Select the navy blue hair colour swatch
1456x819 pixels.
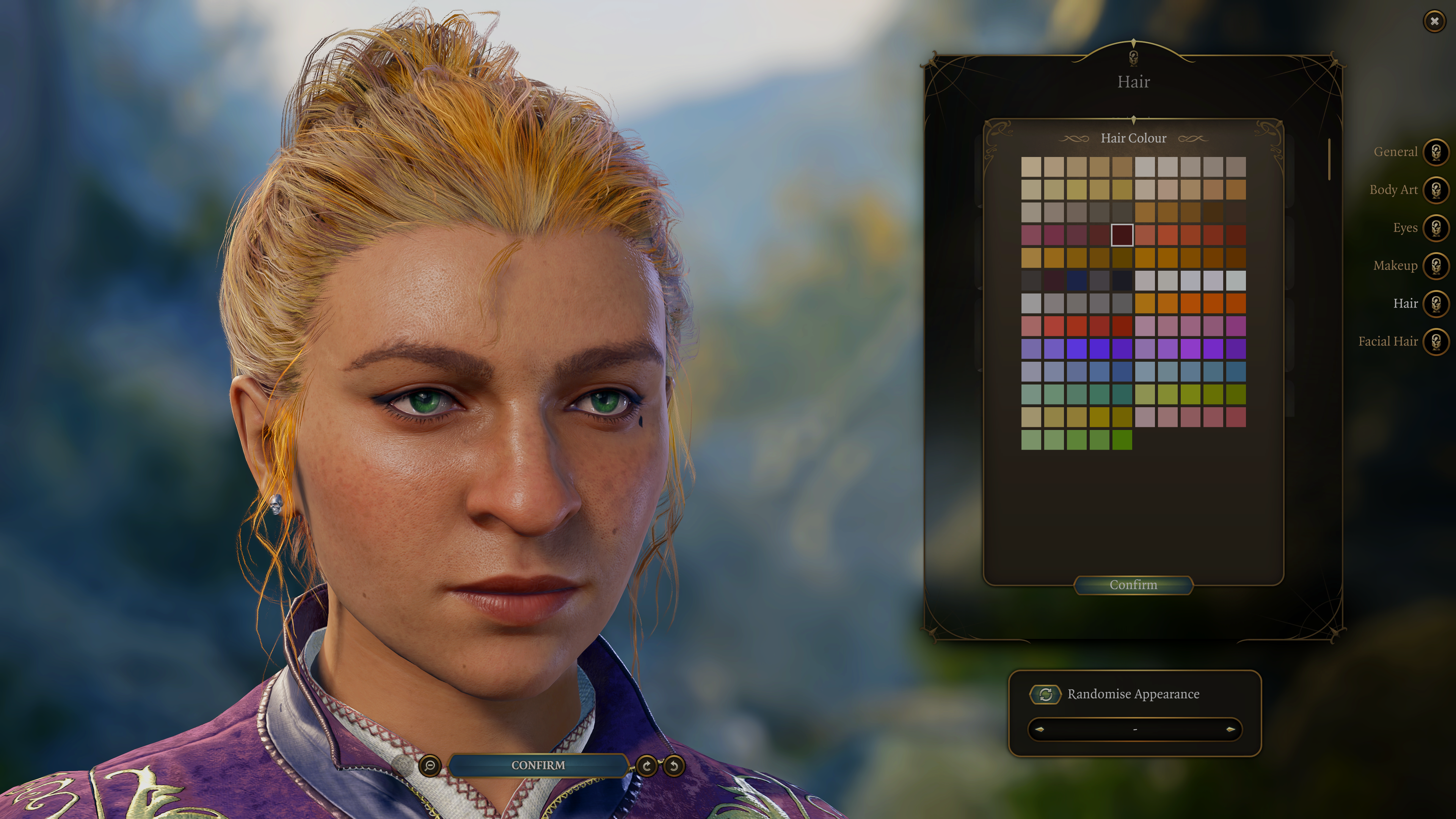point(1077,280)
